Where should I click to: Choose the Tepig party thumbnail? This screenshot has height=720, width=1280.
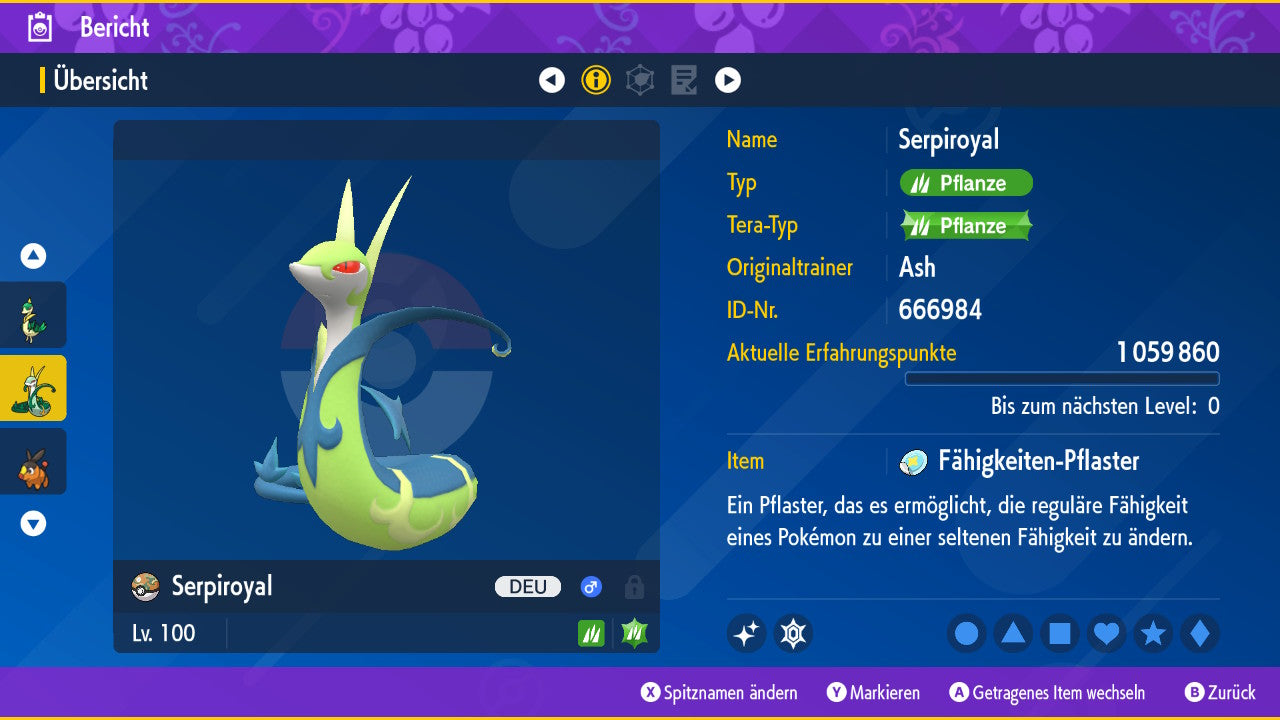point(33,461)
